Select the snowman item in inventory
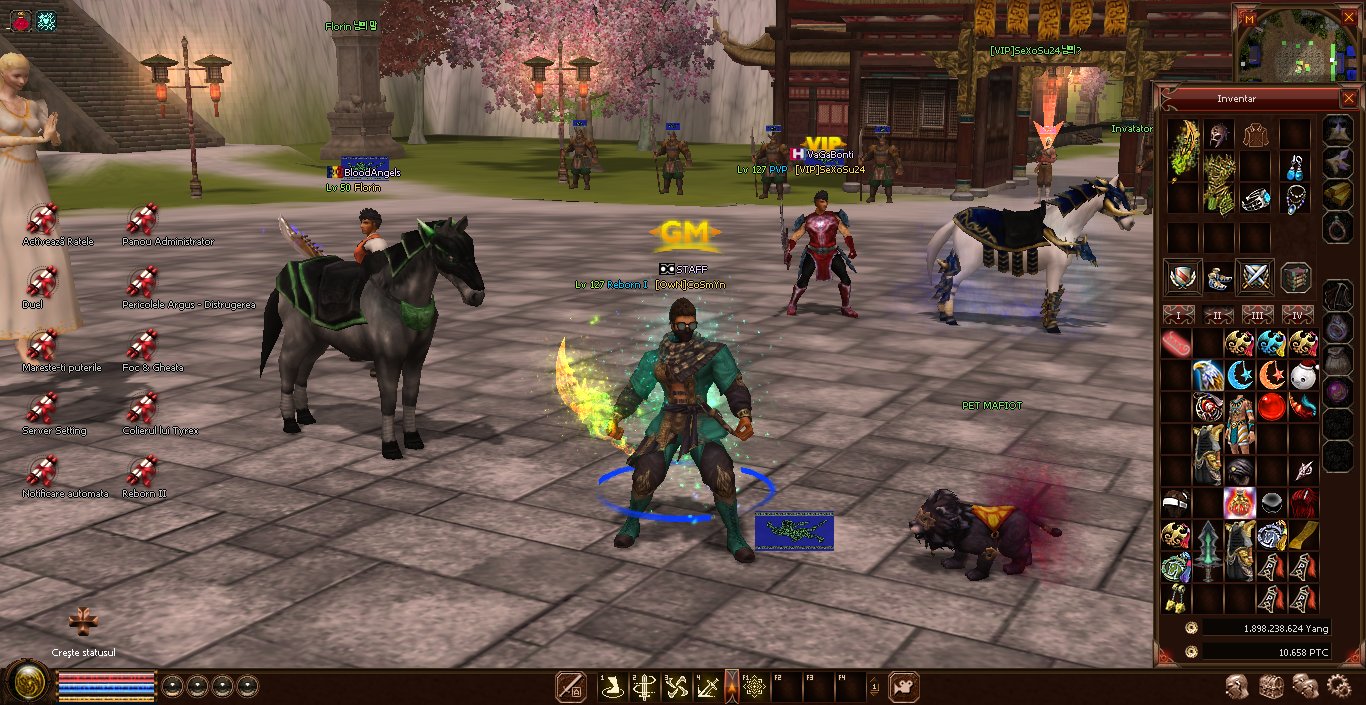The height and width of the screenshot is (705, 1366). [1301, 376]
